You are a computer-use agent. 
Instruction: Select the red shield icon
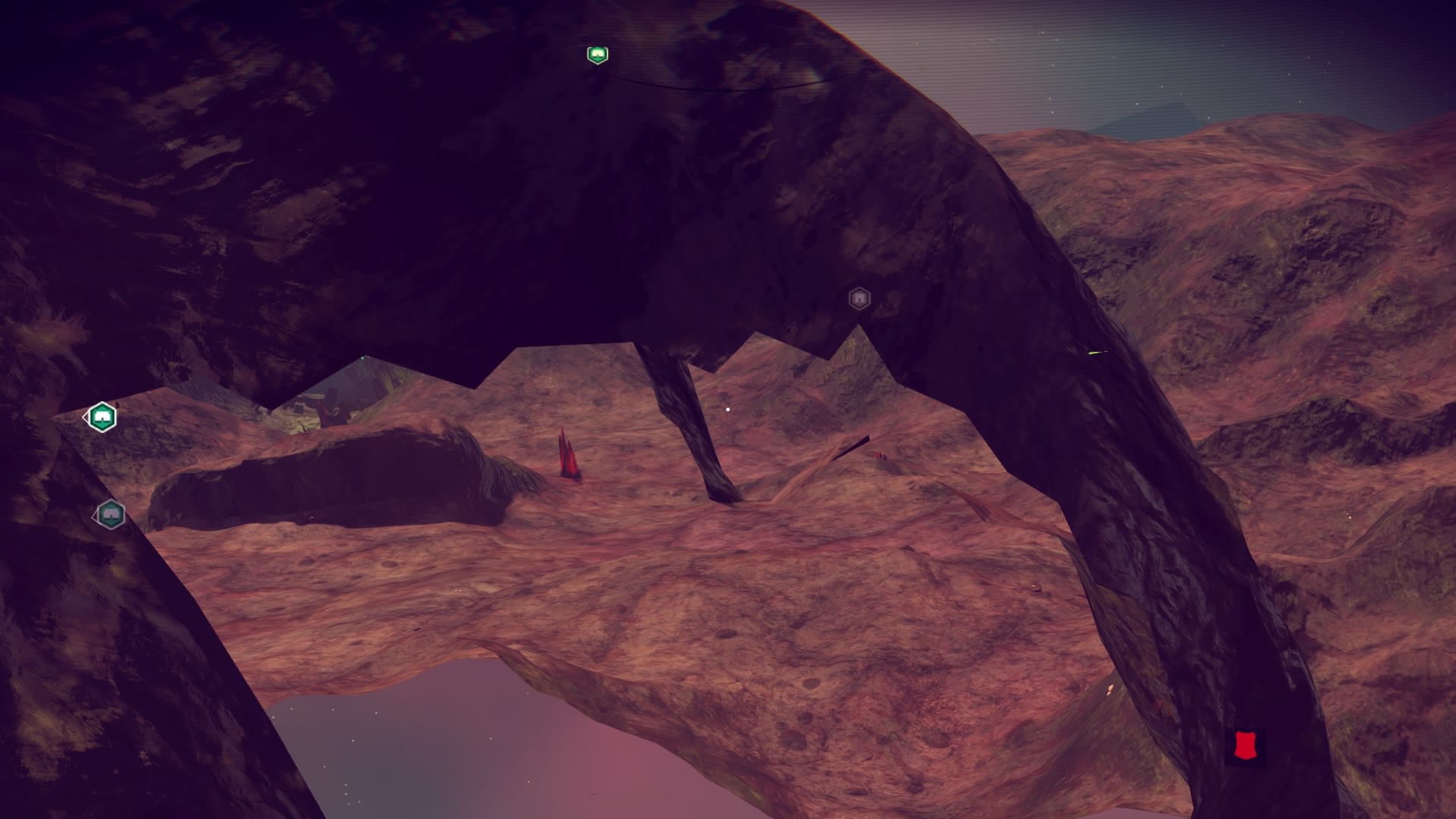click(1244, 745)
